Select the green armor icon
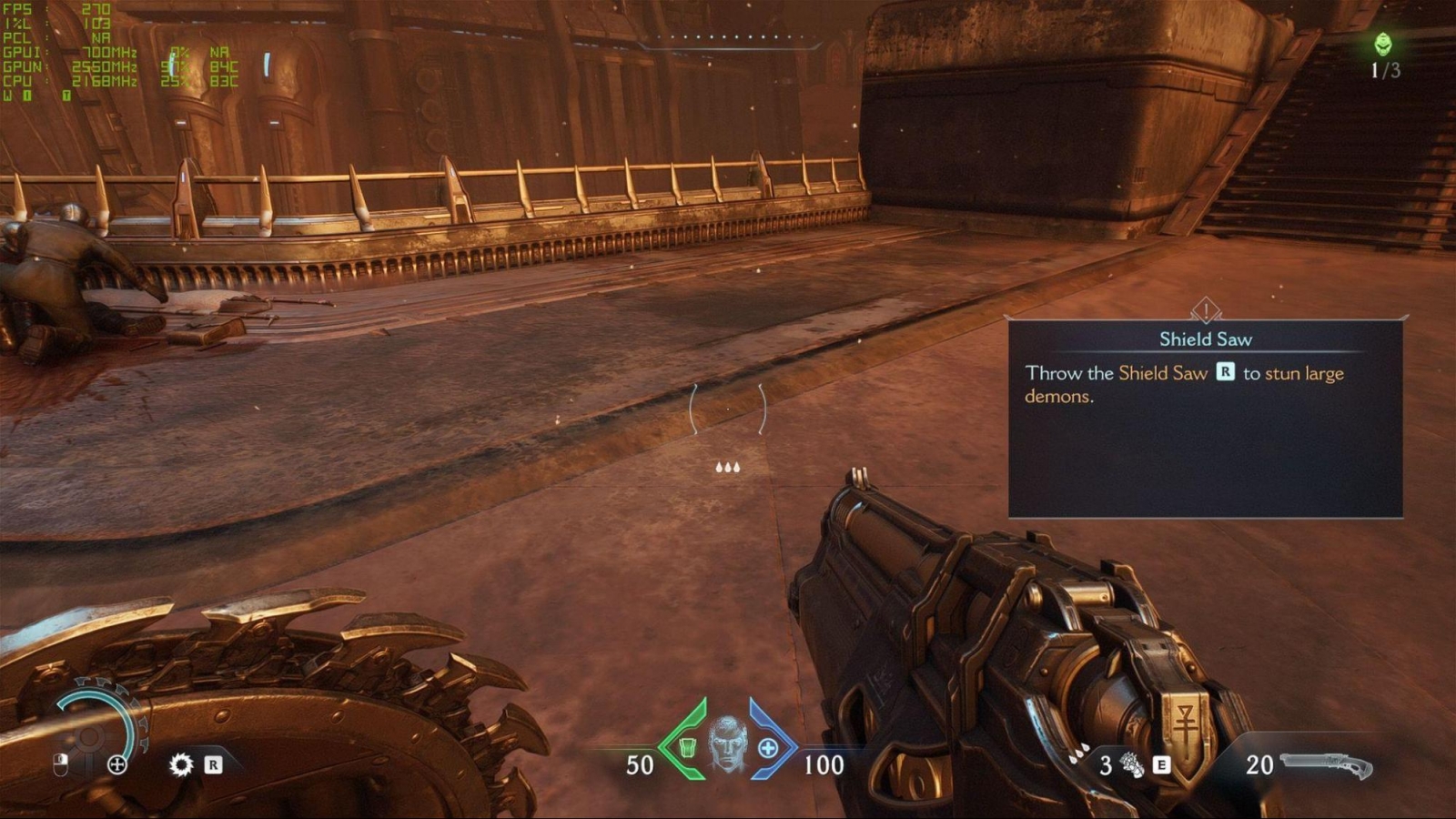The image size is (1456, 819). pos(688,747)
